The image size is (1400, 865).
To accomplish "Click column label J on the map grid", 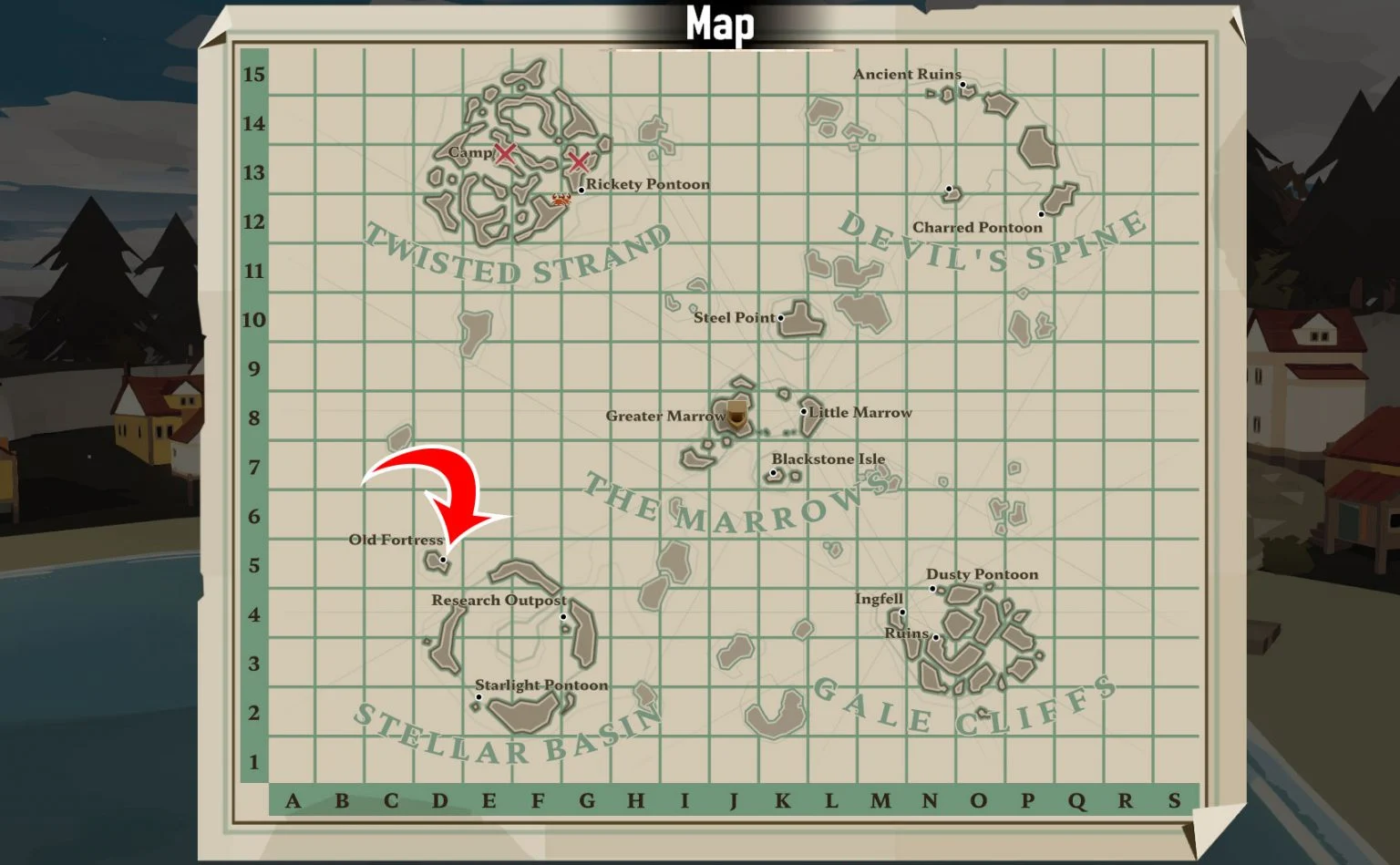I will (x=734, y=801).
